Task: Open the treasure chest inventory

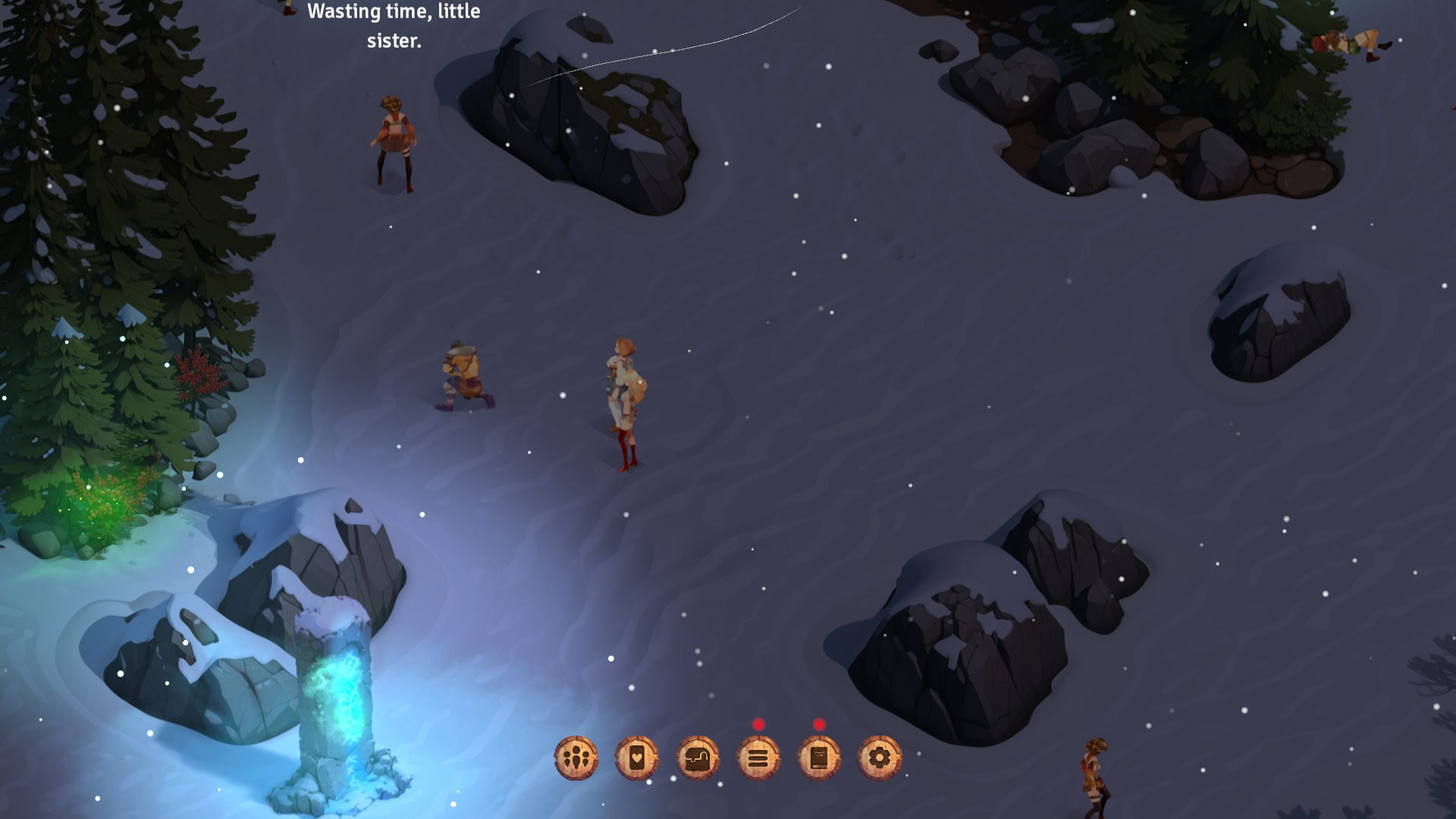Action: (x=698, y=758)
